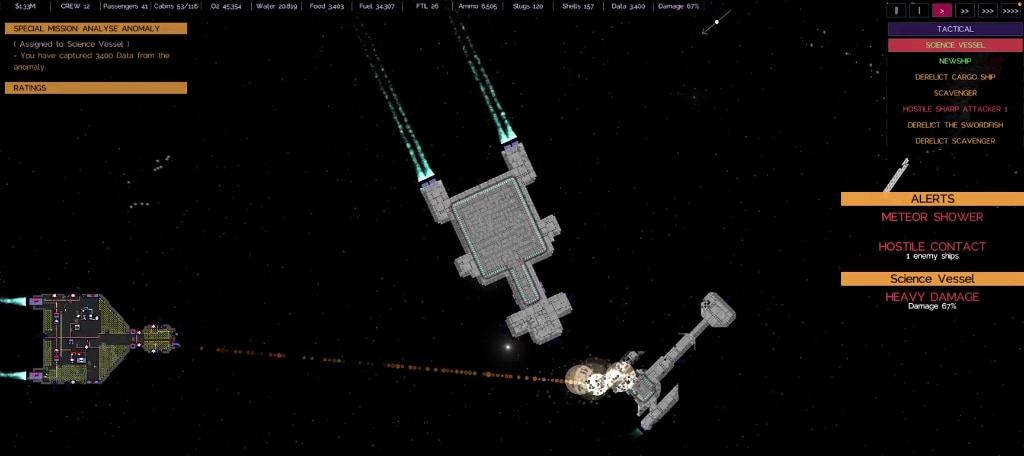Open the Tactical view

(955, 29)
